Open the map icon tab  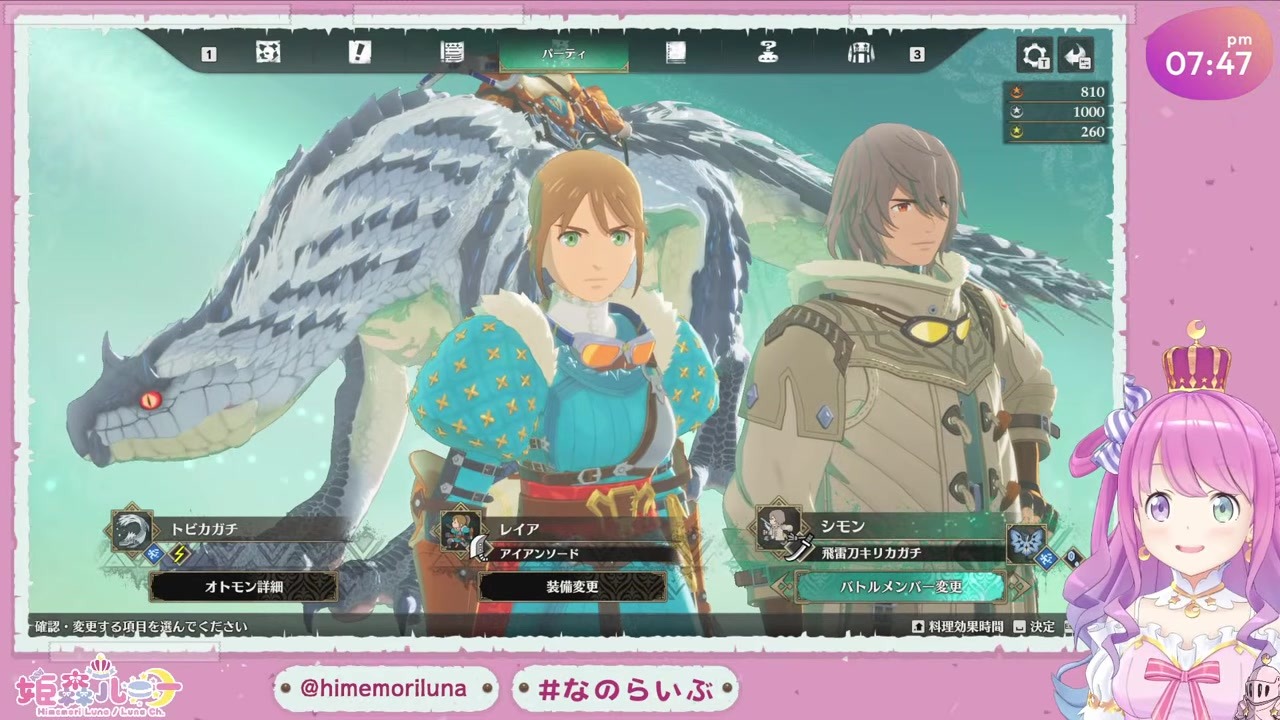[x=268, y=53]
